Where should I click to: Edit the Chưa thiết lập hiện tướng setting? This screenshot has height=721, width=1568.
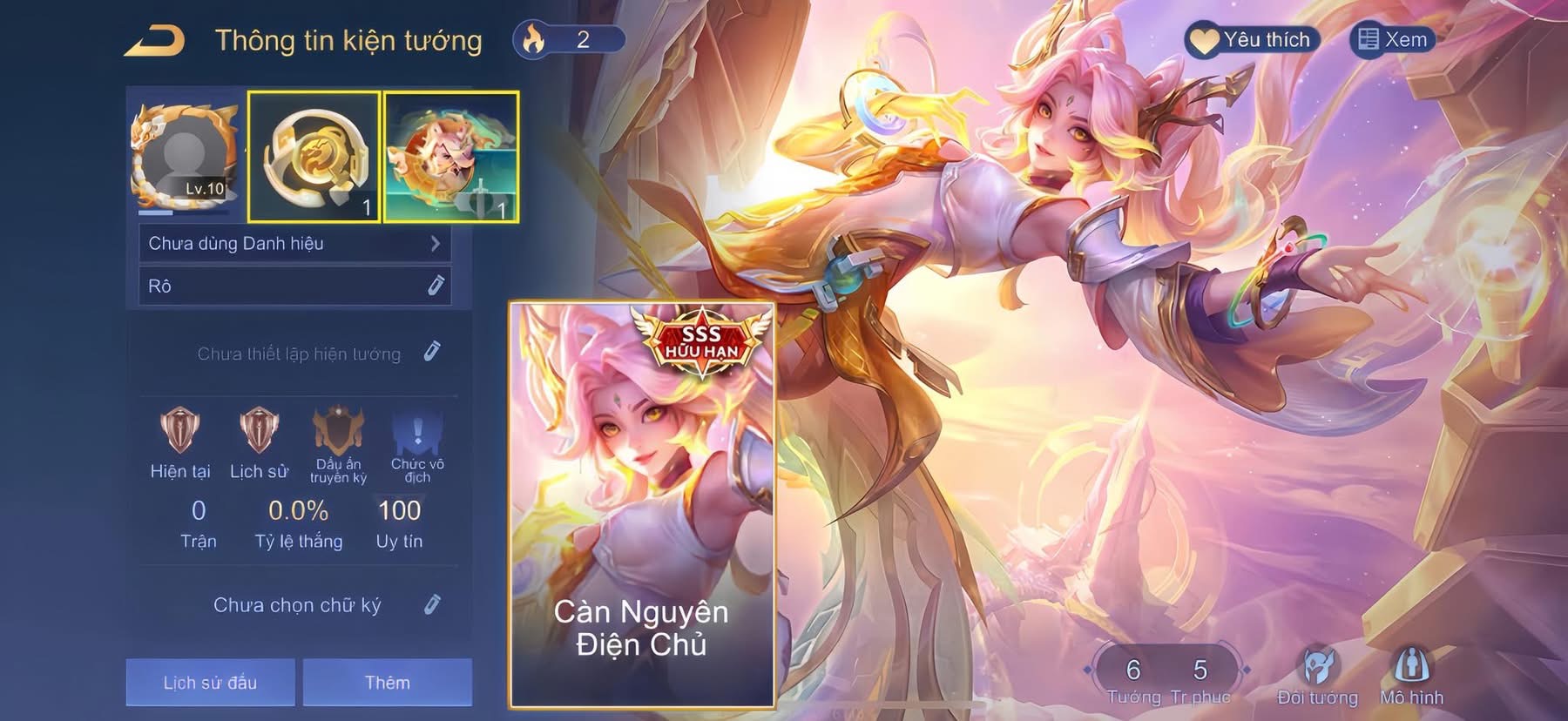(x=432, y=352)
